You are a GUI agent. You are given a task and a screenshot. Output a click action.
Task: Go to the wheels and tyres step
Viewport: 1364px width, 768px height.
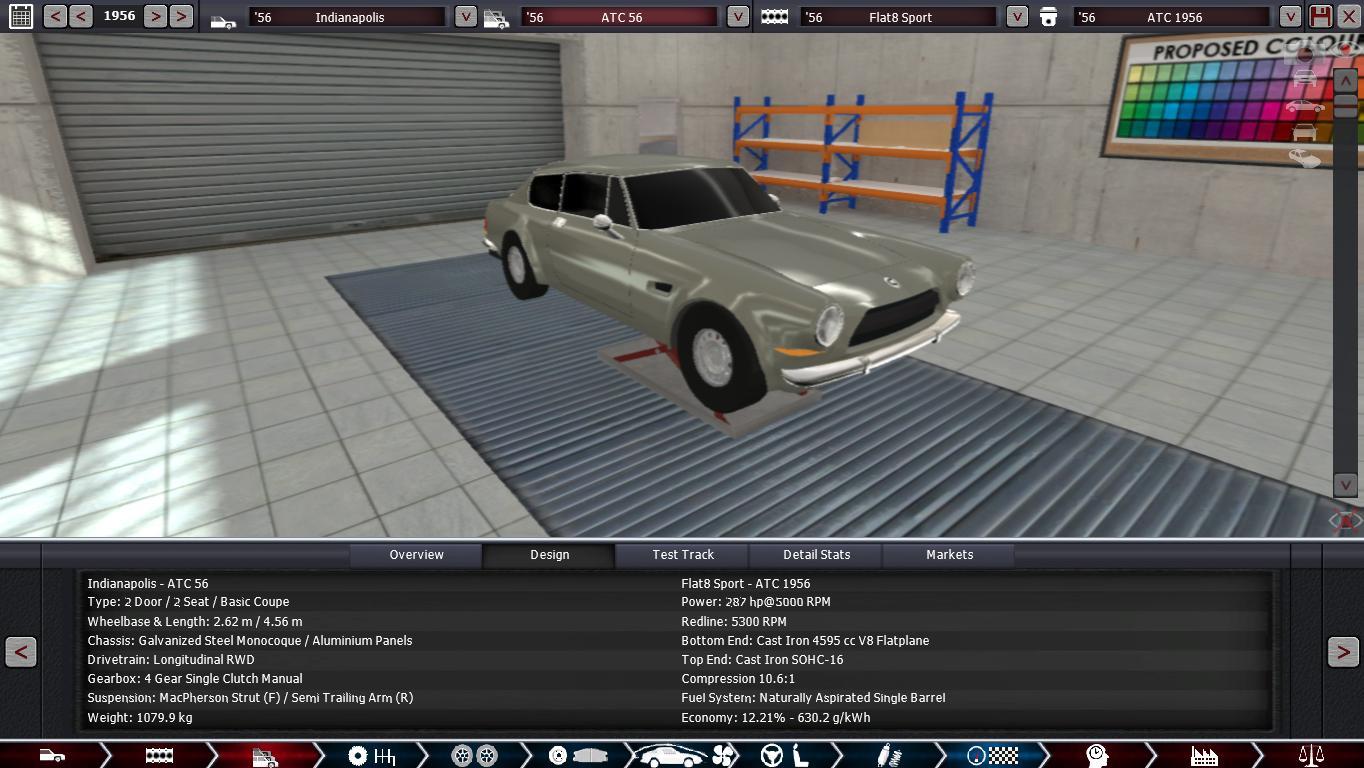(474, 756)
